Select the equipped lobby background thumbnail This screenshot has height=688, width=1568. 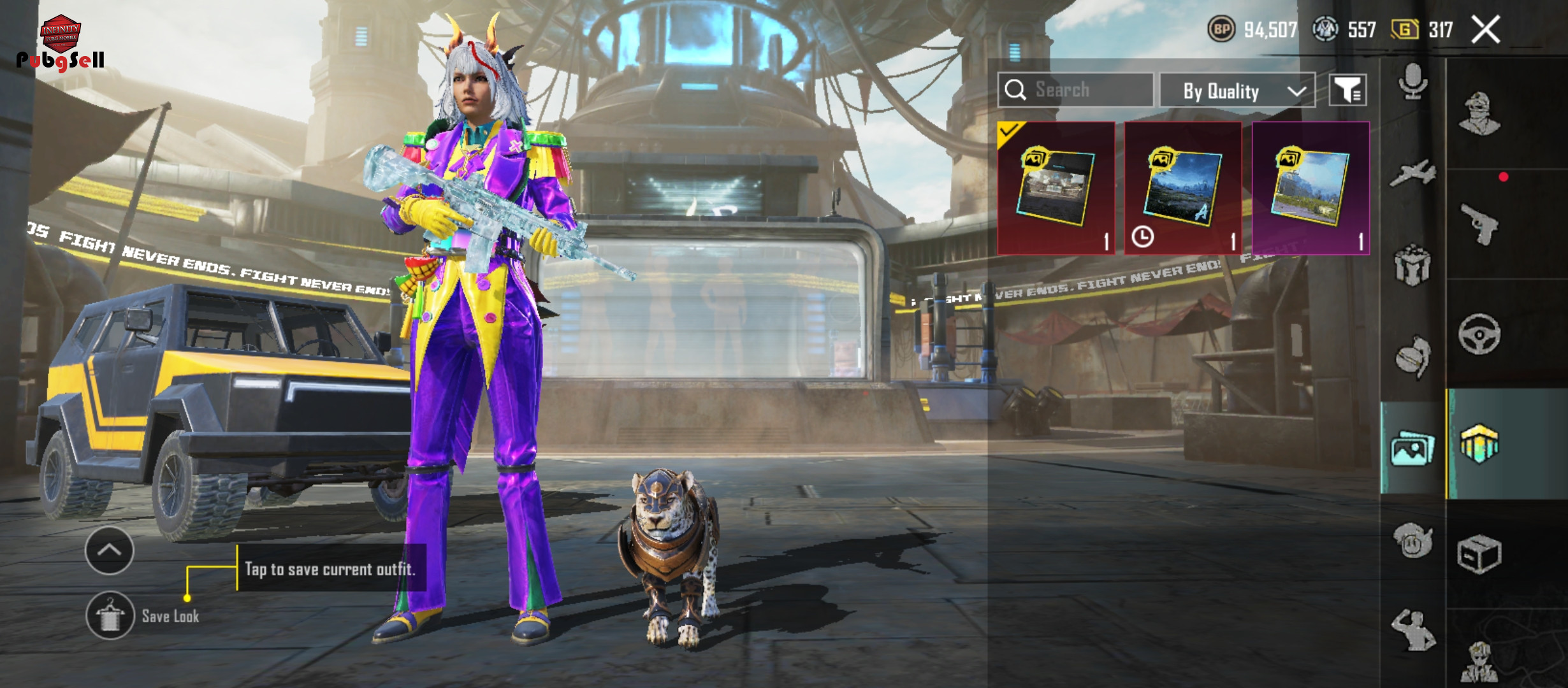pos(1056,188)
